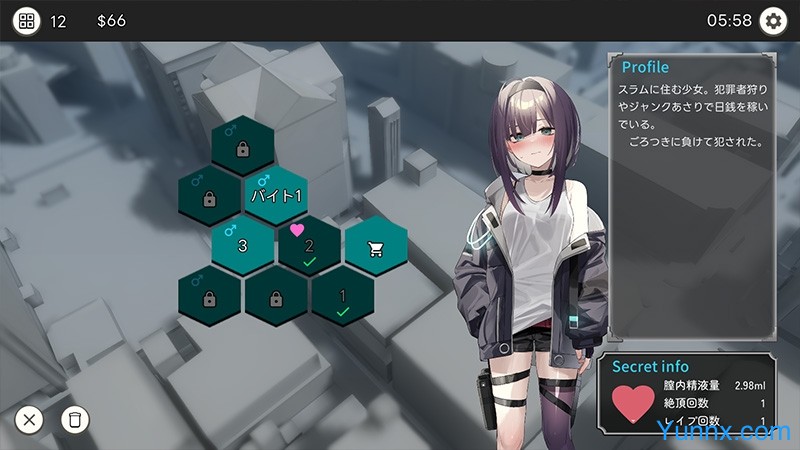Choose the hex tile numbered 3
800x450 pixels.
coord(243,245)
